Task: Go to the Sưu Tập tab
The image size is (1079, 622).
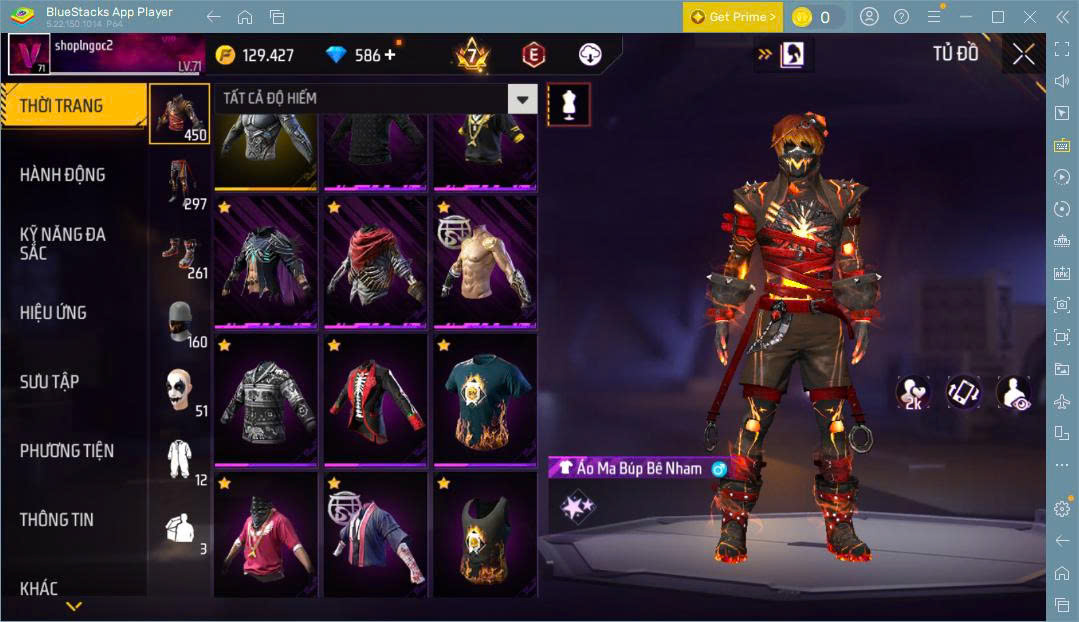Action: (50, 381)
